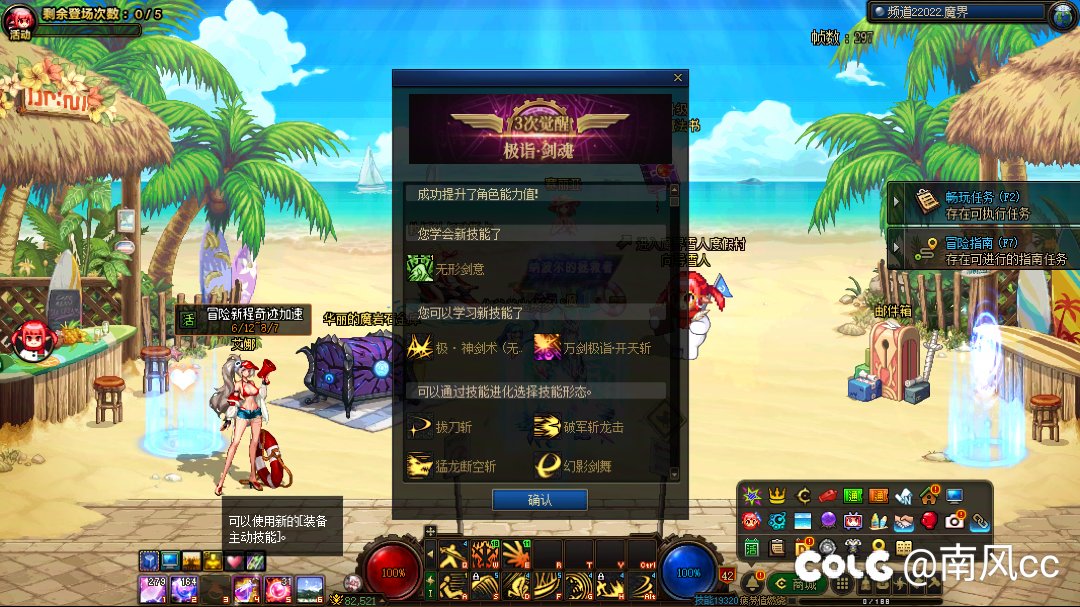The width and height of the screenshot is (1080, 607).
Task: Open the purple crystal ball icon
Action: tap(828, 520)
